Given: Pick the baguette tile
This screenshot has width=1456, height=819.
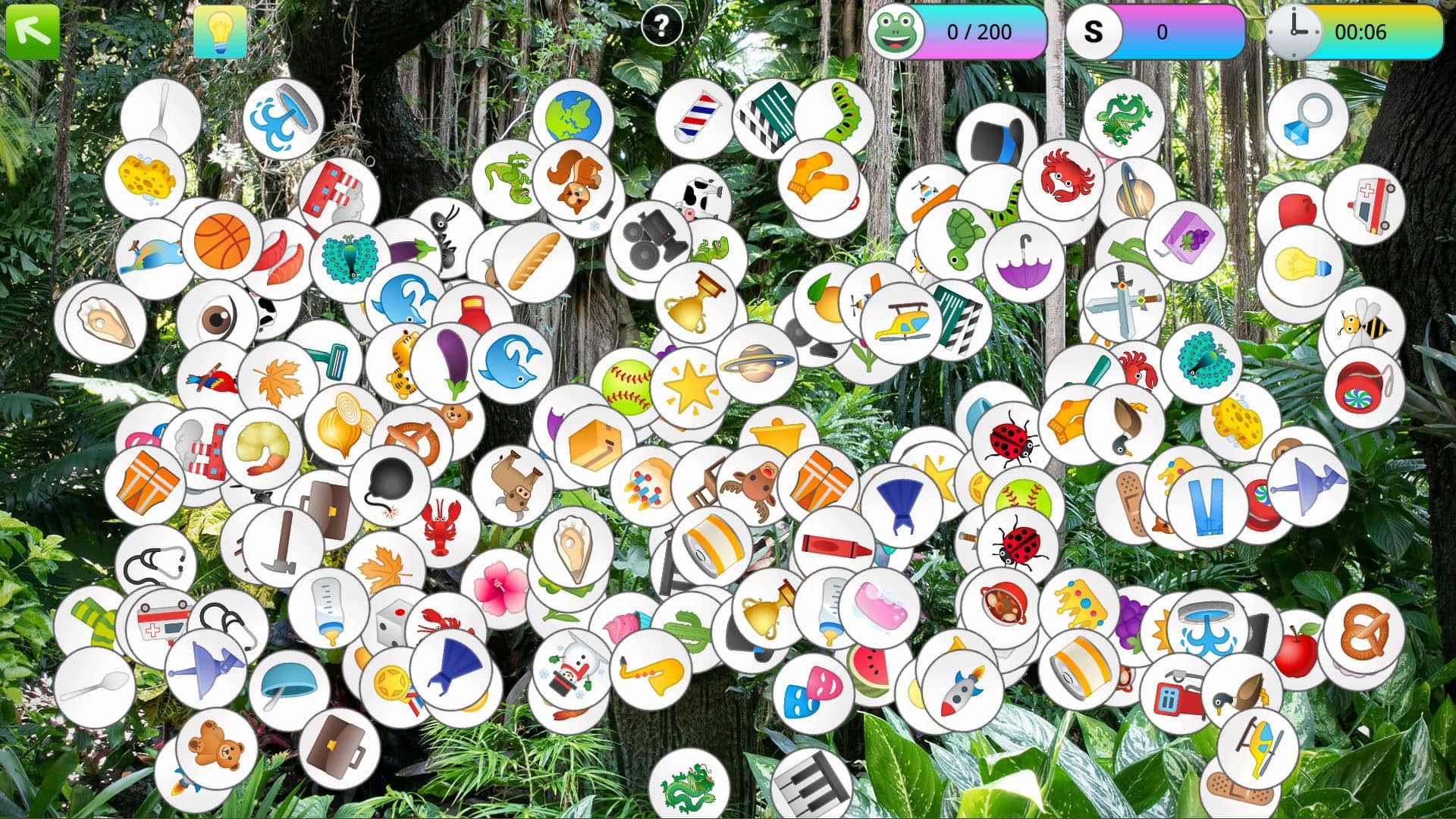Looking at the screenshot, I should coord(533,262).
